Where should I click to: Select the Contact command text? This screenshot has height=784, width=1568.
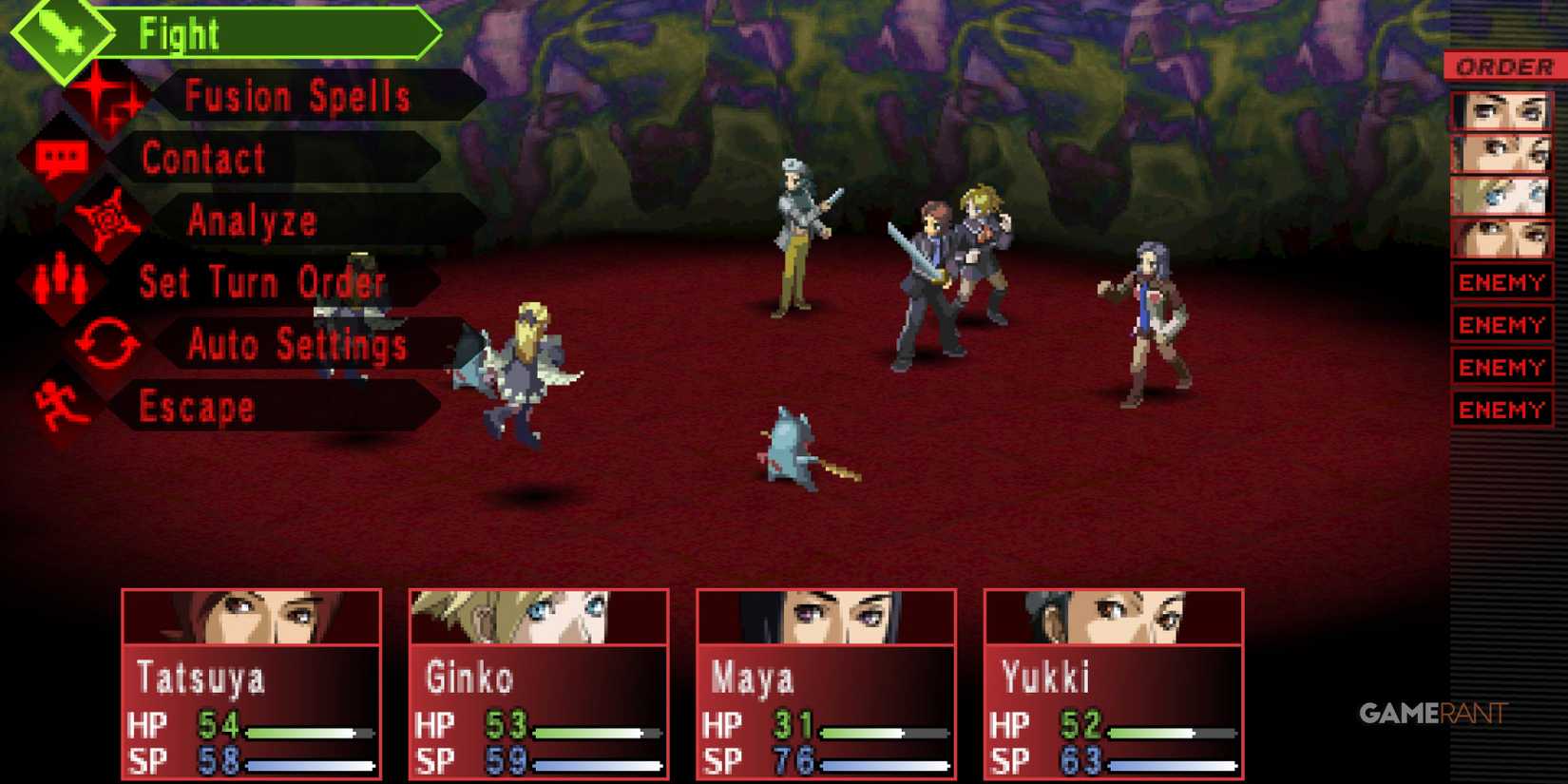click(201, 158)
